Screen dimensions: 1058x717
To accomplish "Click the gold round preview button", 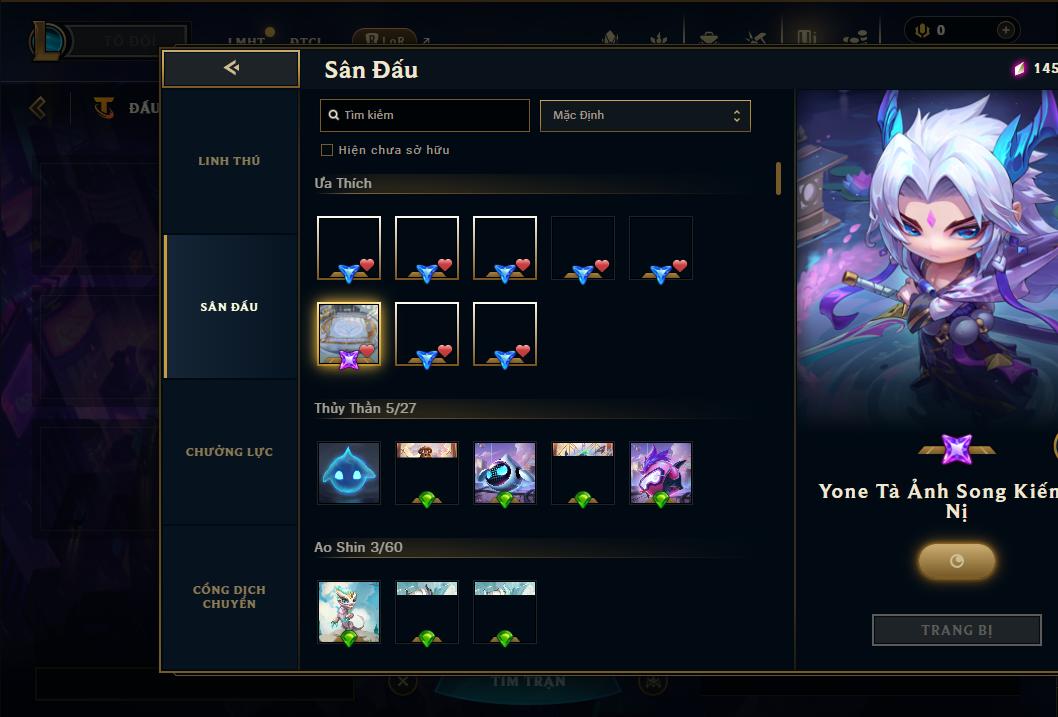I will 956,561.
